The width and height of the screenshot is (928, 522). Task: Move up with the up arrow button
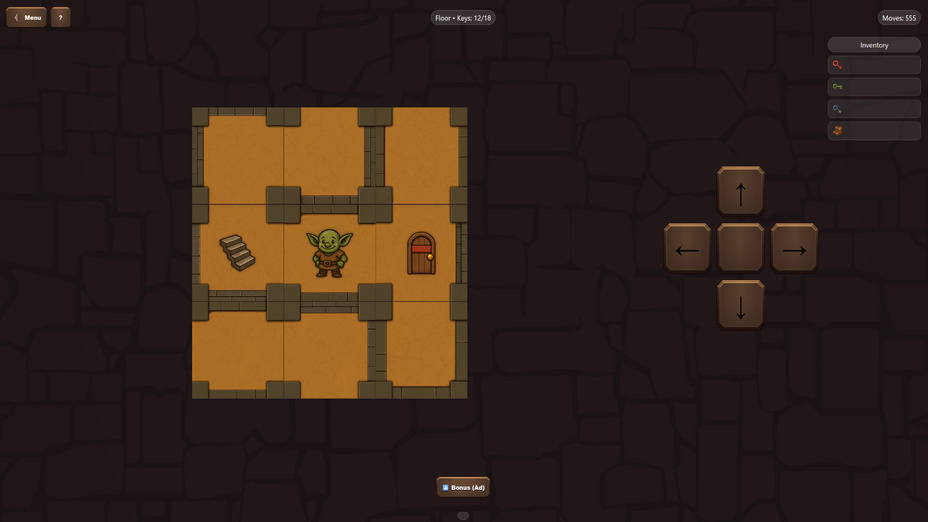click(740, 192)
